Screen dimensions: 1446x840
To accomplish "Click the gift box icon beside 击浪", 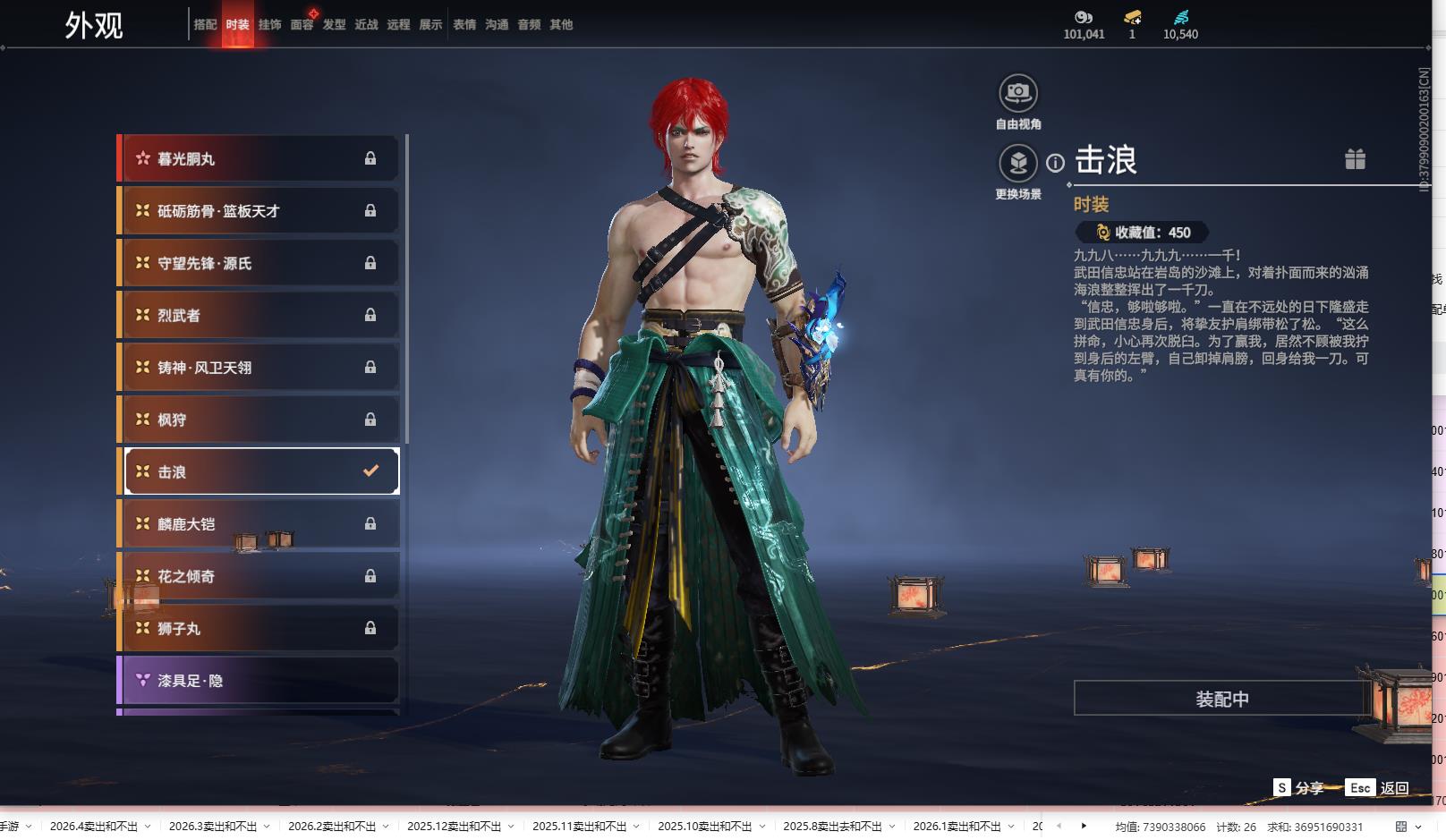I will coord(1355,159).
